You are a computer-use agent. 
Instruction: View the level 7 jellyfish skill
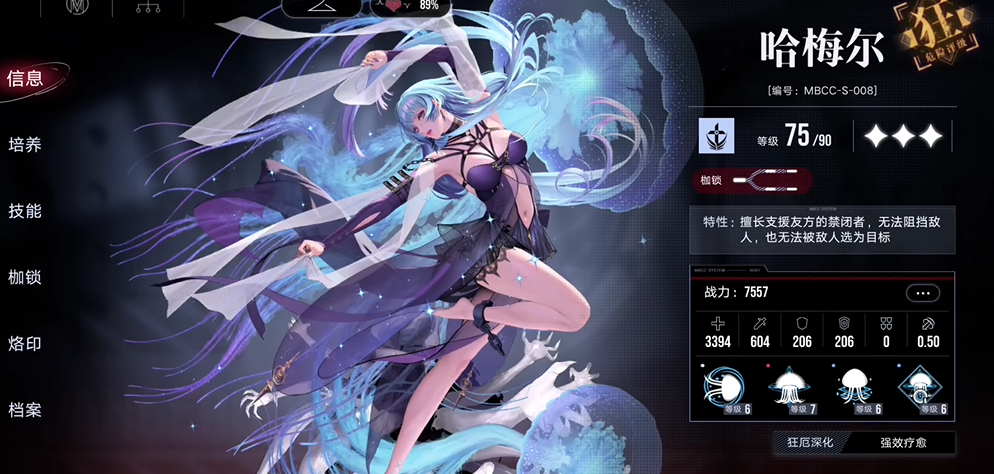pos(797,389)
